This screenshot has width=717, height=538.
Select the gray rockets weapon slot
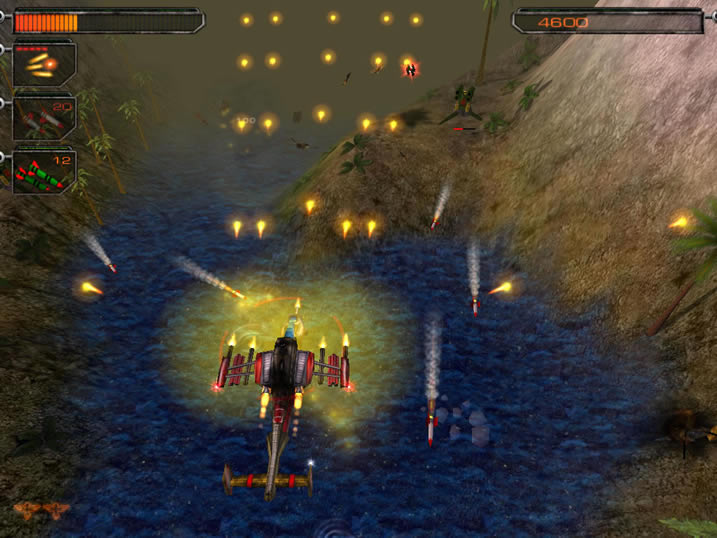point(43,118)
